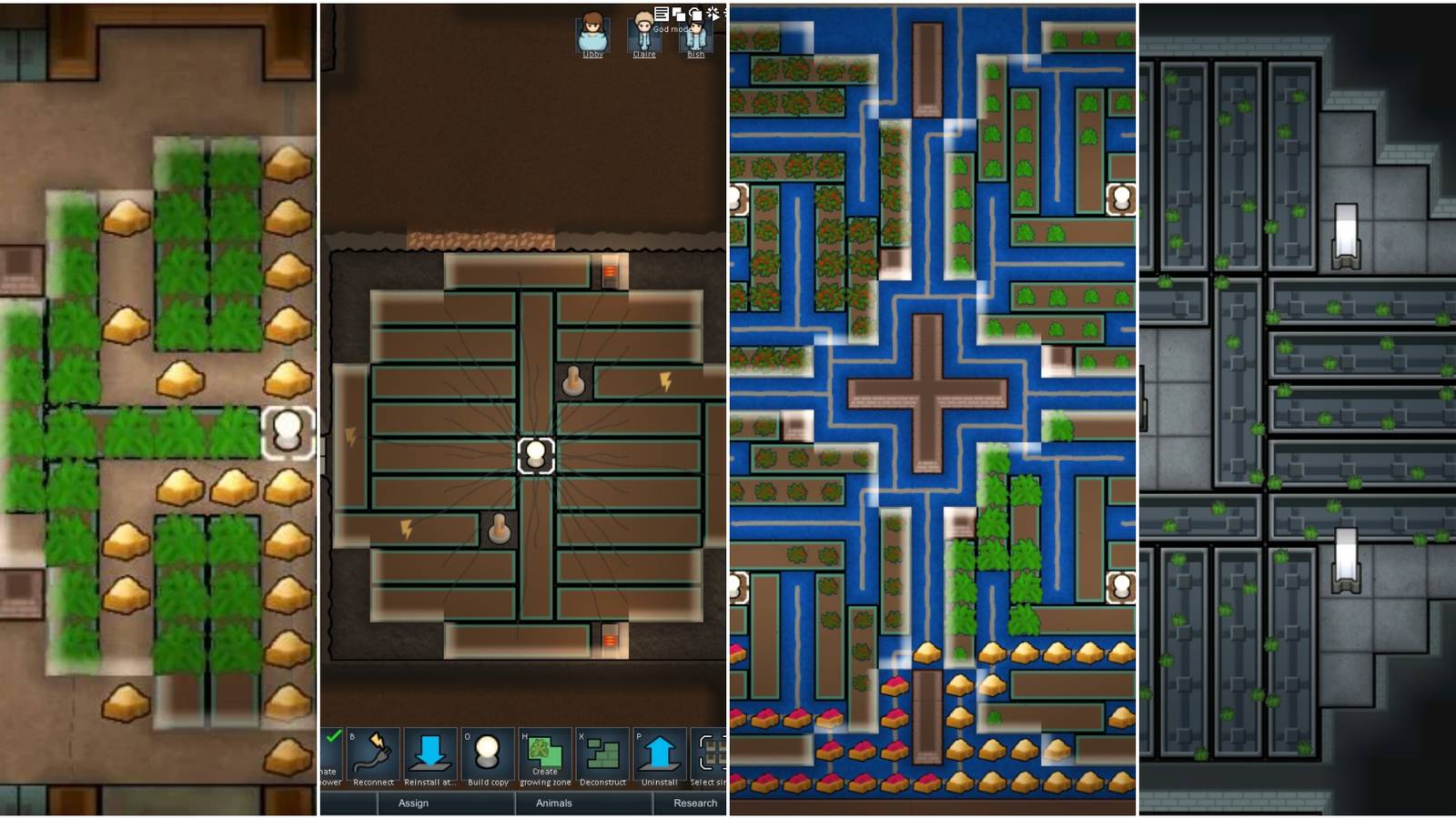
Task: Click the green checkmark toggle
Action: coord(333,737)
